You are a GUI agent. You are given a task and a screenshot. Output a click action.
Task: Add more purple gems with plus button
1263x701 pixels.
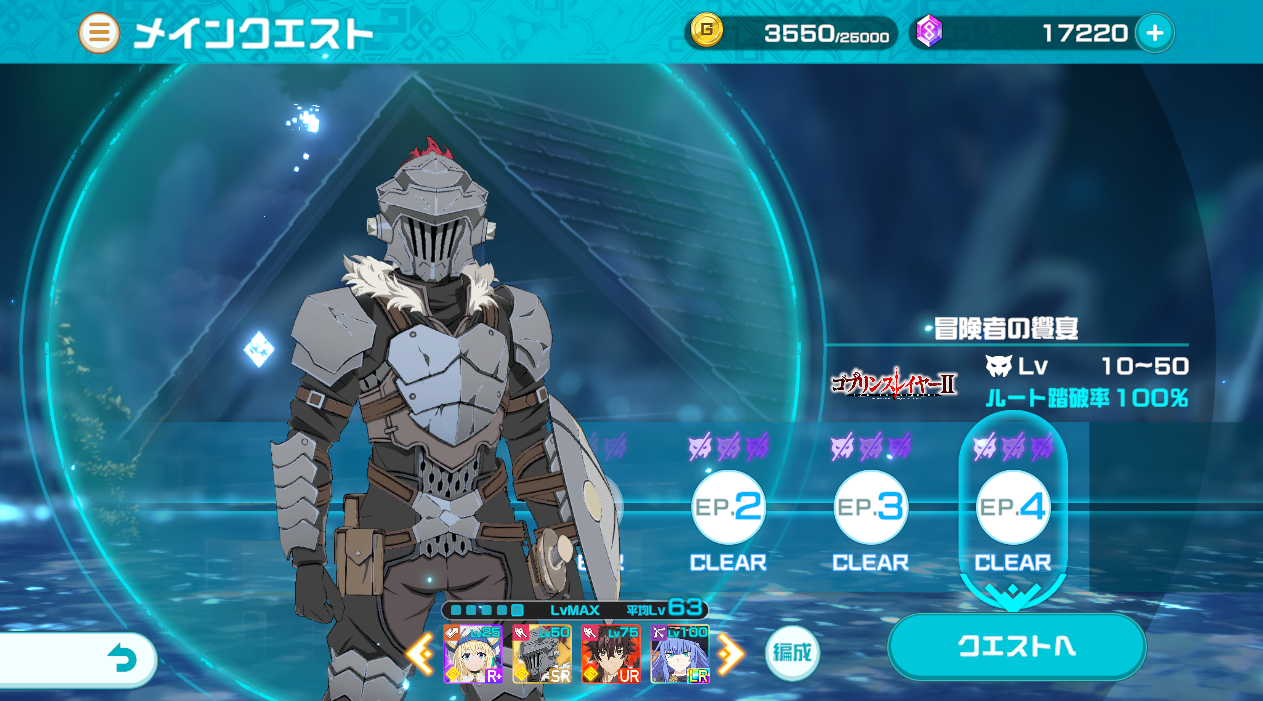pyautogui.click(x=1155, y=33)
